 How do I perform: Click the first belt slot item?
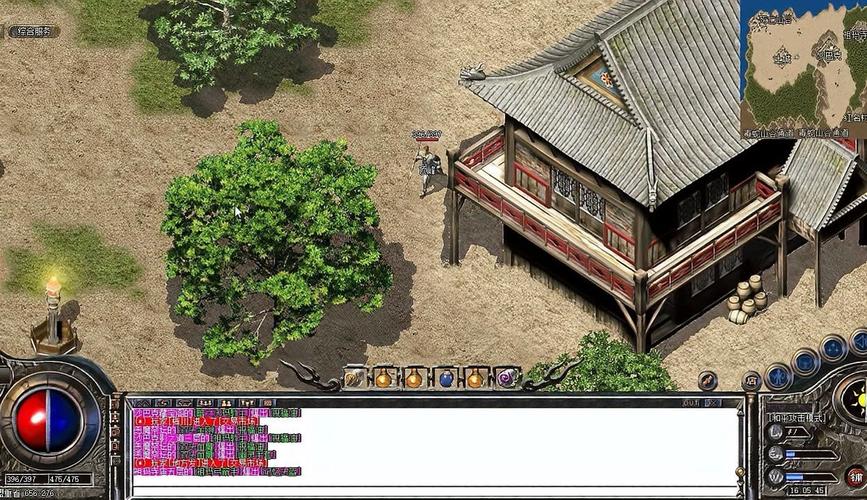pos(355,378)
